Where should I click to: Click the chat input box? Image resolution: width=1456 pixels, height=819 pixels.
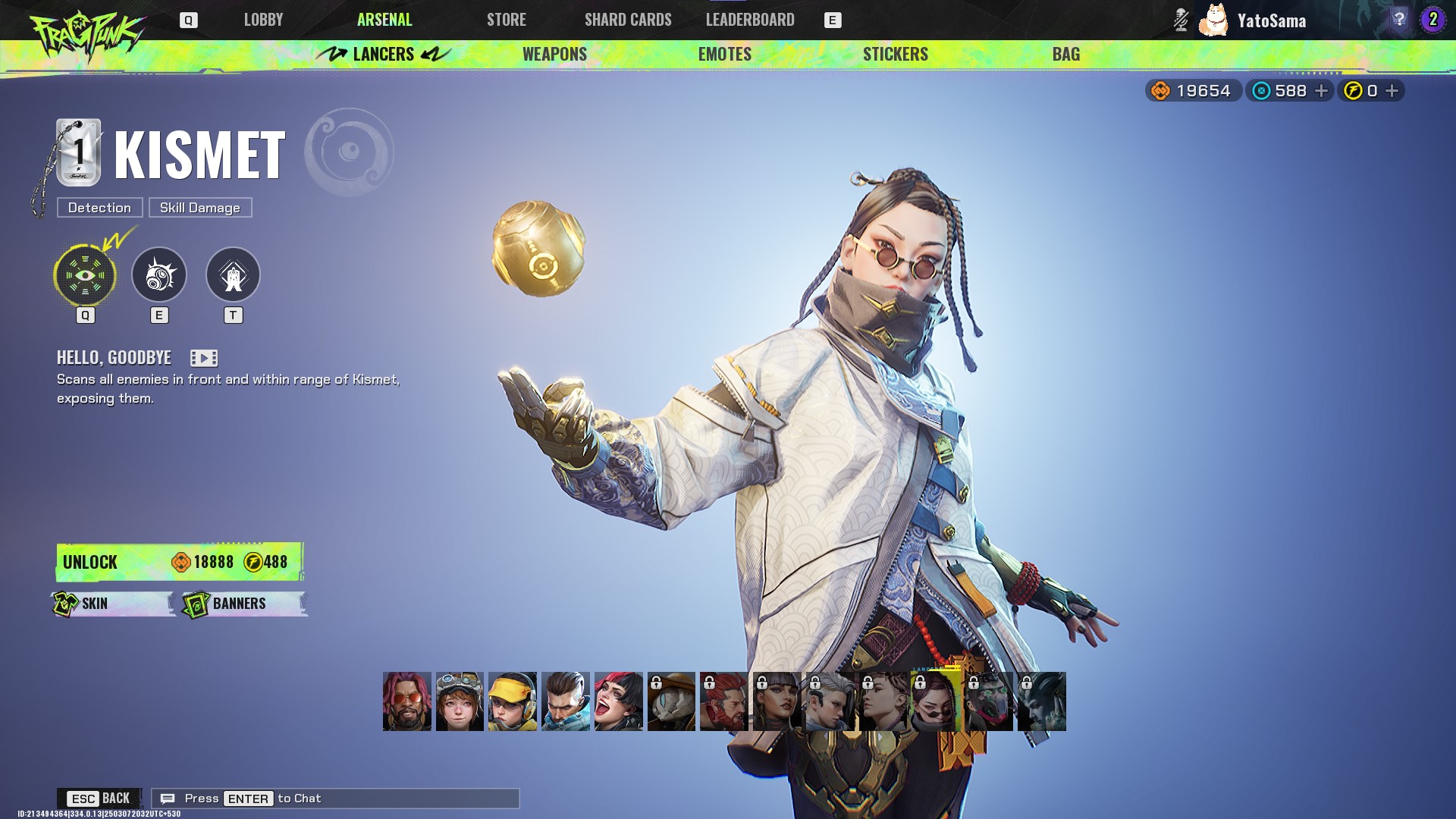[335, 799]
